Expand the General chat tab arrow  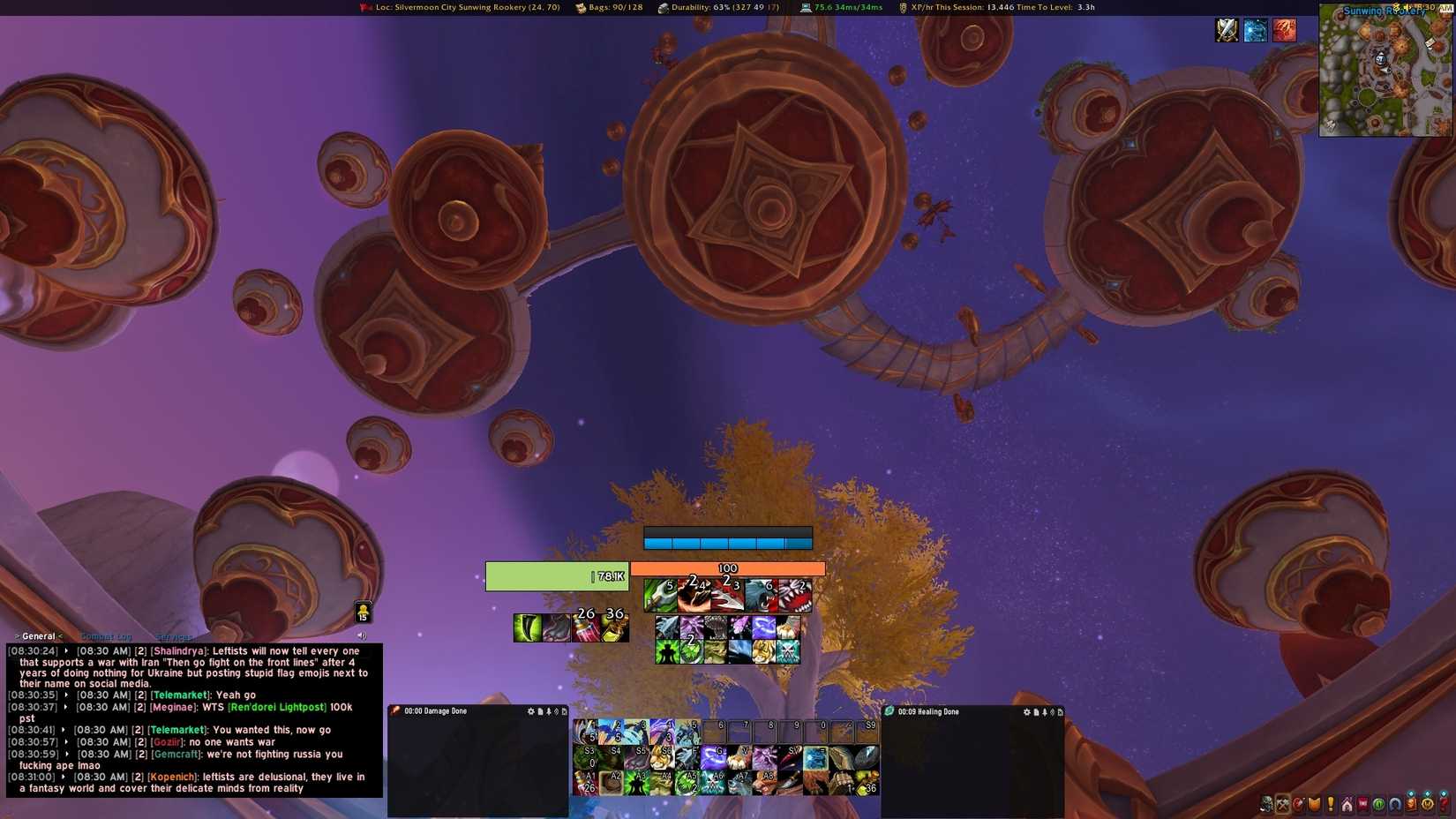click(x=16, y=636)
